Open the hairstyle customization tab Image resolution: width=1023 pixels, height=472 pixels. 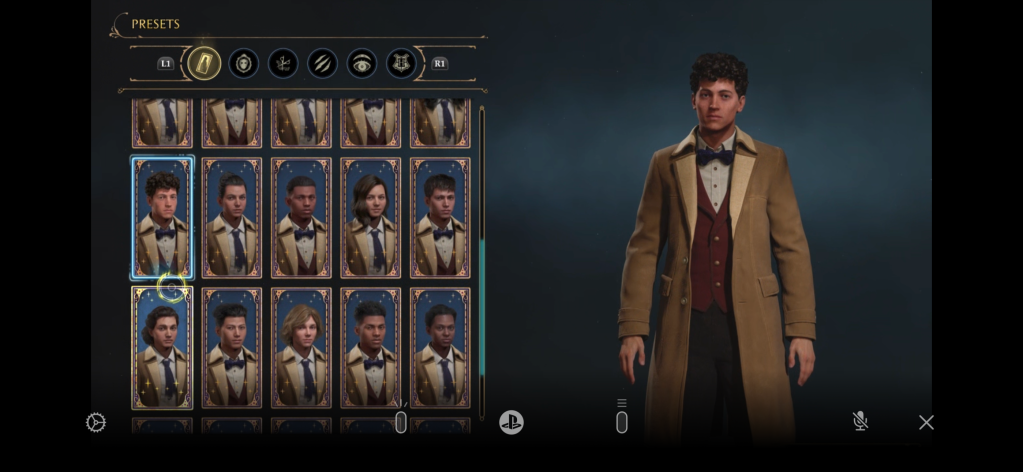(283, 64)
